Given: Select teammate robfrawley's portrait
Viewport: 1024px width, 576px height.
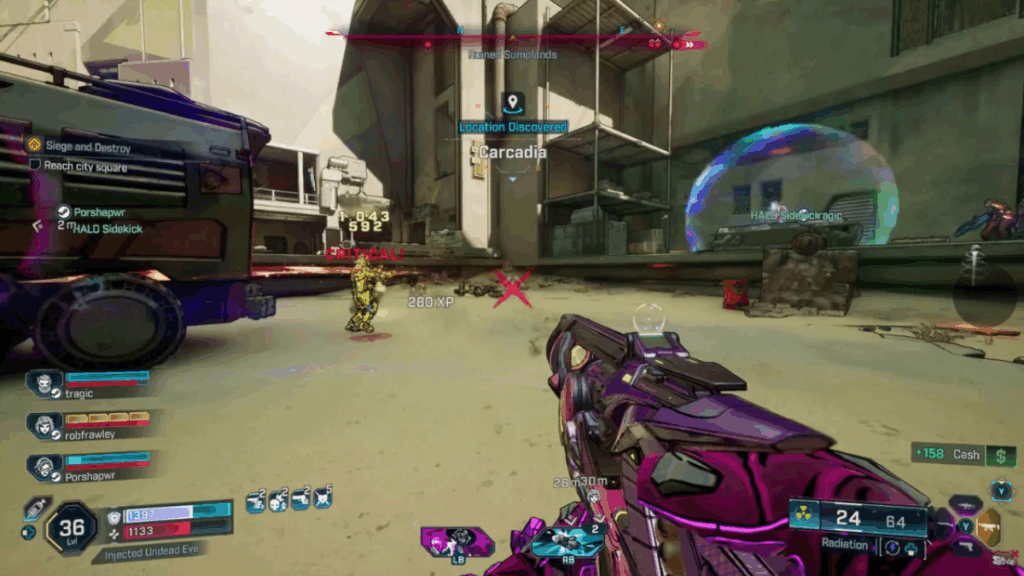Looking at the screenshot, I should click(x=45, y=424).
